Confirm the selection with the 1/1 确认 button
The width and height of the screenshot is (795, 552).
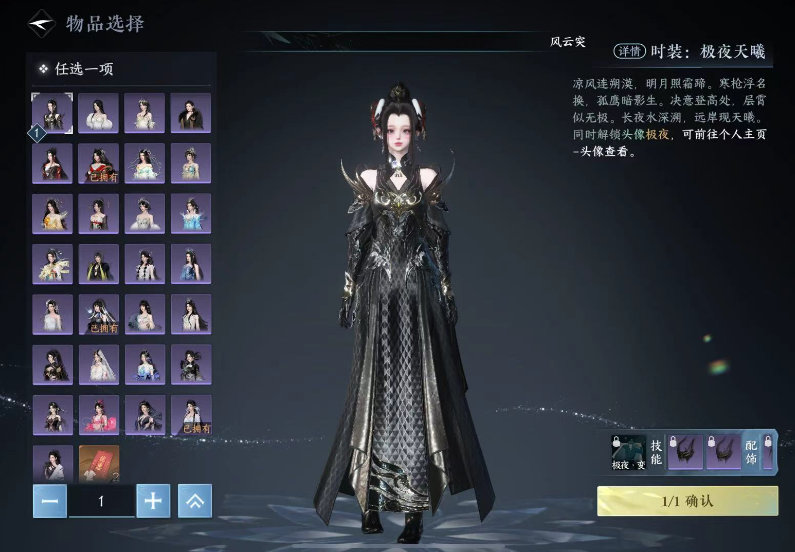(687, 501)
